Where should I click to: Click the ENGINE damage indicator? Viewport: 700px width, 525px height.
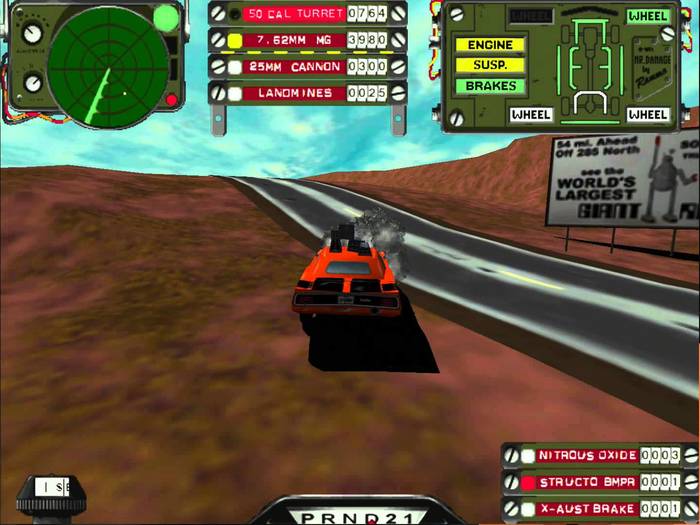pos(490,45)
